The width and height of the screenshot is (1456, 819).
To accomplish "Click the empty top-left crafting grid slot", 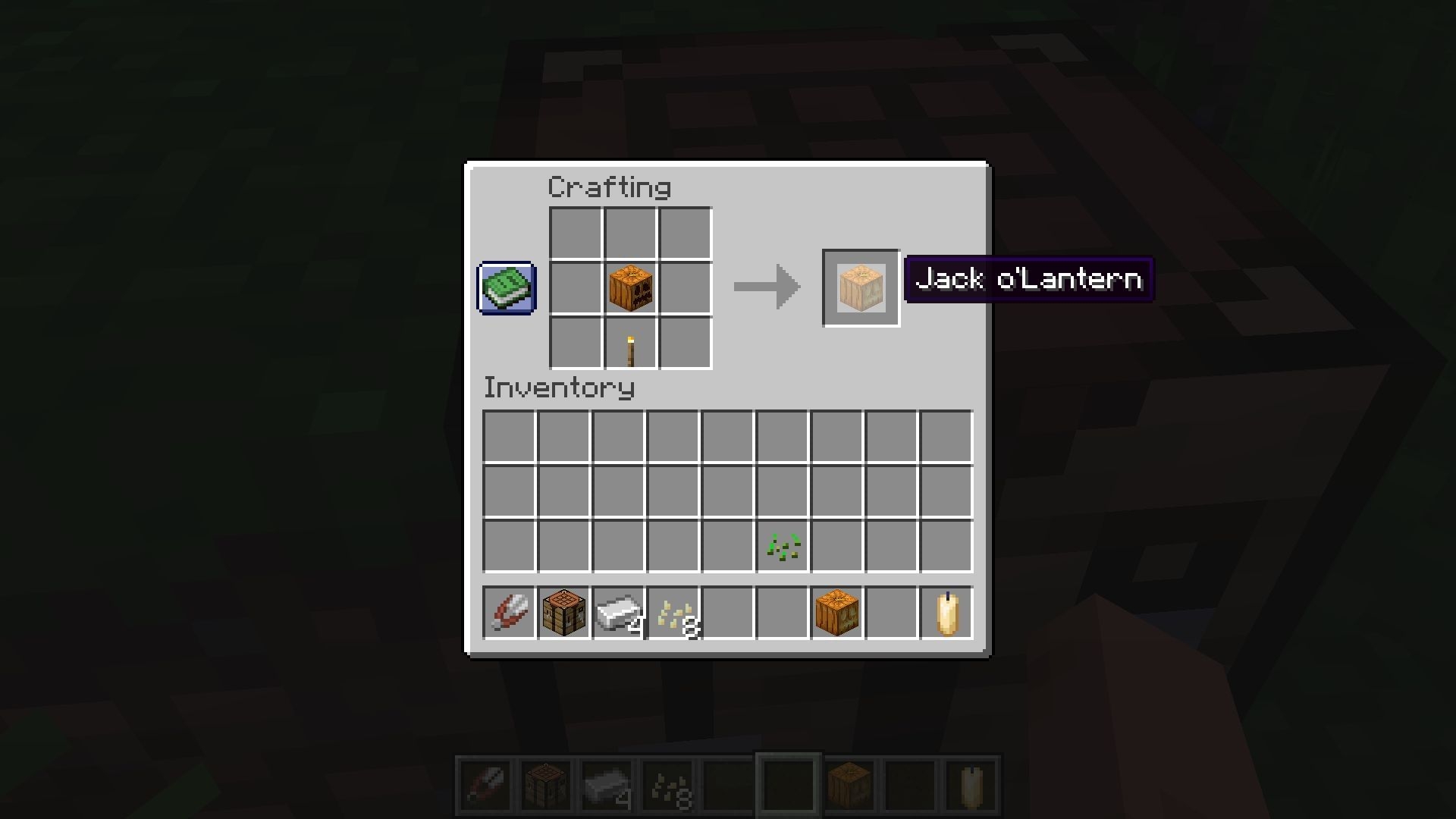I will 576,232.
